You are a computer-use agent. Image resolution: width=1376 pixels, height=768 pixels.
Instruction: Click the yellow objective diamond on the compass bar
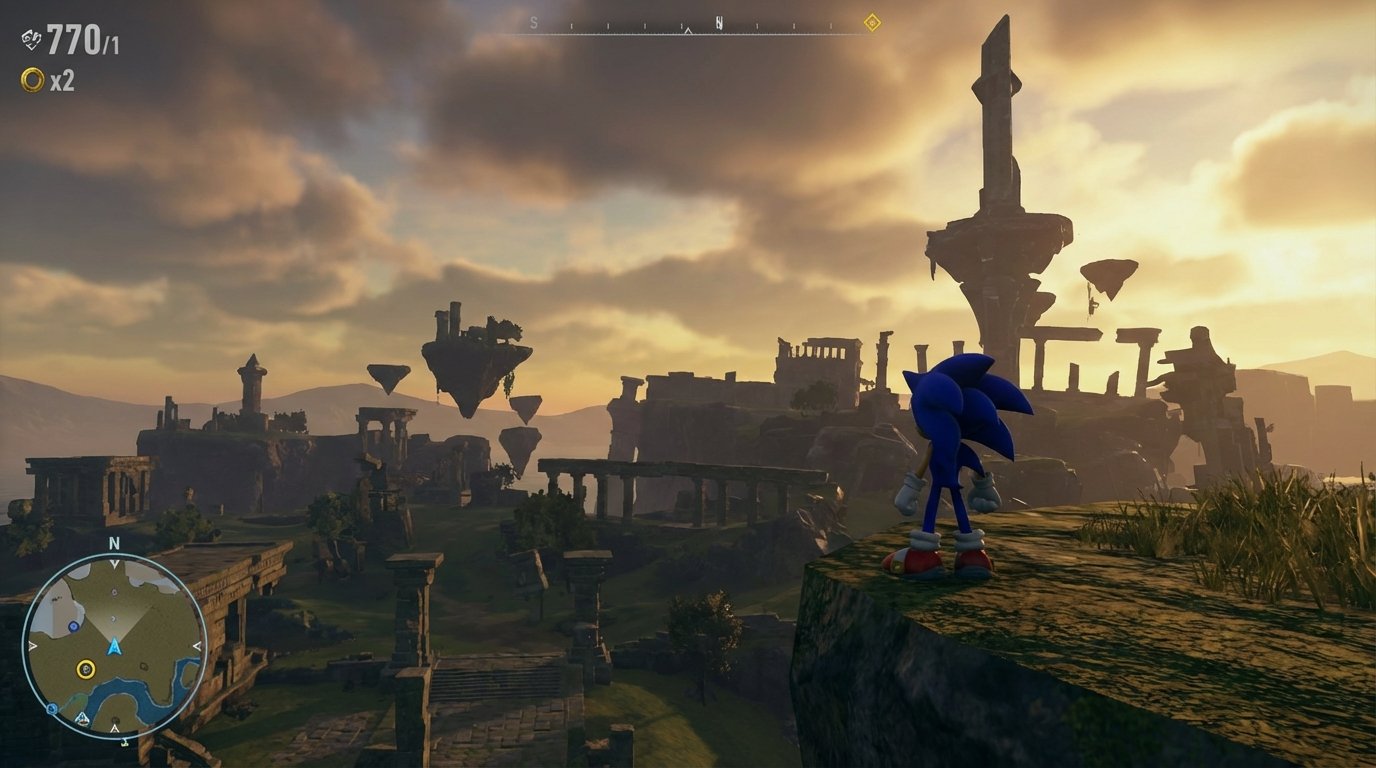point(872,22)
